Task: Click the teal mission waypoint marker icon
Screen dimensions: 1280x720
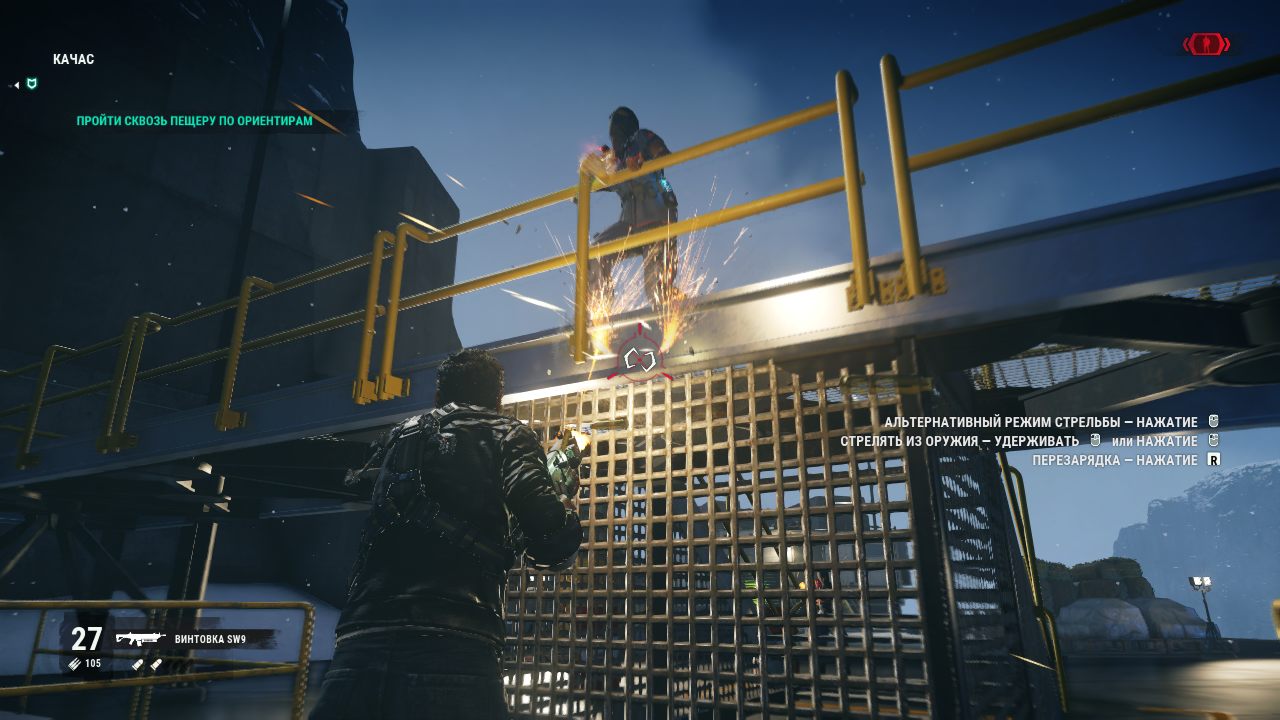Action: click(x=32, y=84)
